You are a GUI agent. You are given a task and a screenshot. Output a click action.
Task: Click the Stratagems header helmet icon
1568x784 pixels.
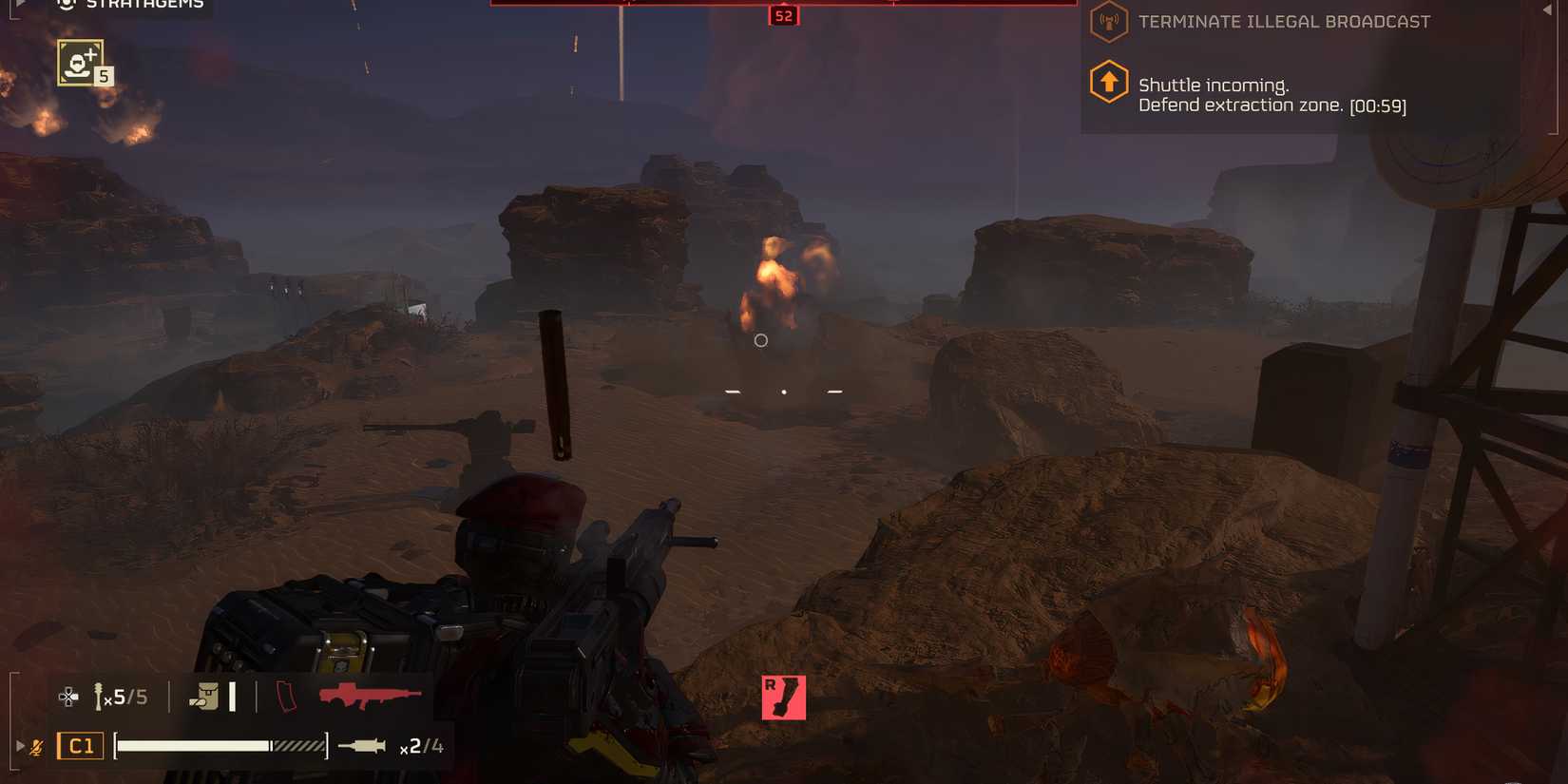(67, 4)
